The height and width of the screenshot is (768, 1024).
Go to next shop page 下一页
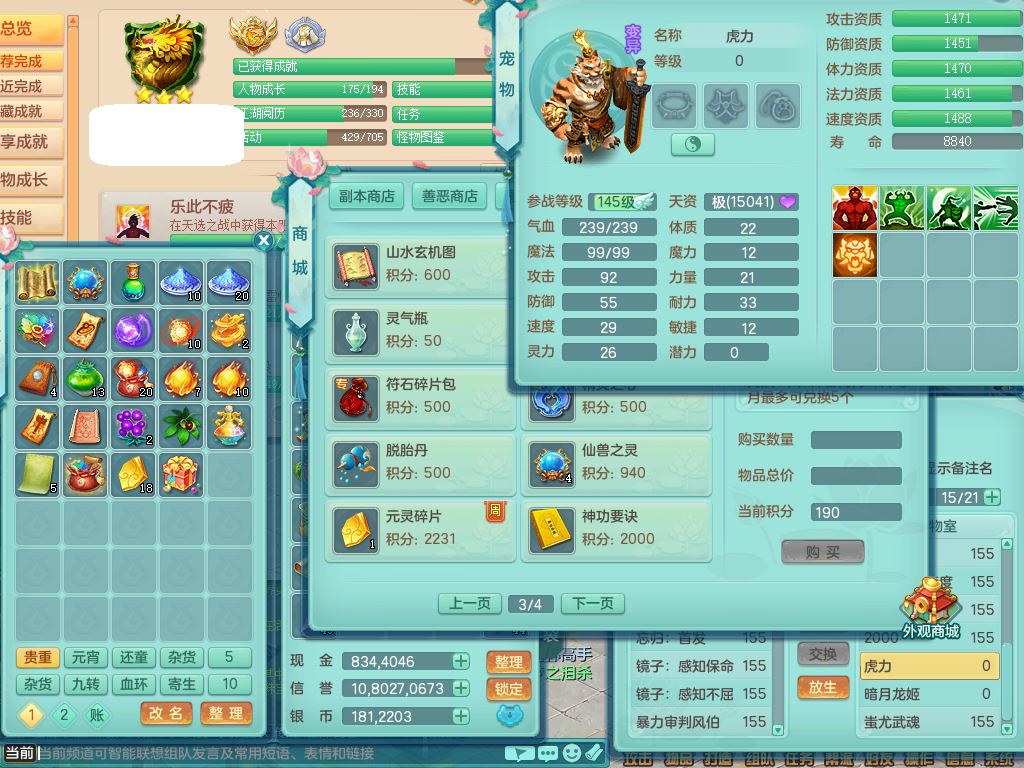[x=592, y=604]
